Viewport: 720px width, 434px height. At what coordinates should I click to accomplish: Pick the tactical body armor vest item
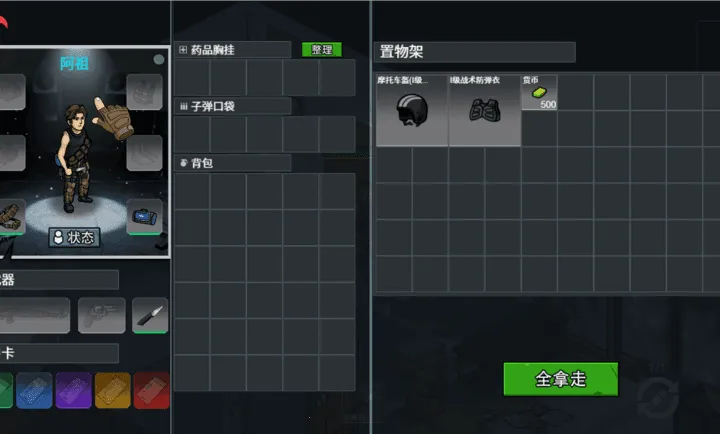(485, 110)
